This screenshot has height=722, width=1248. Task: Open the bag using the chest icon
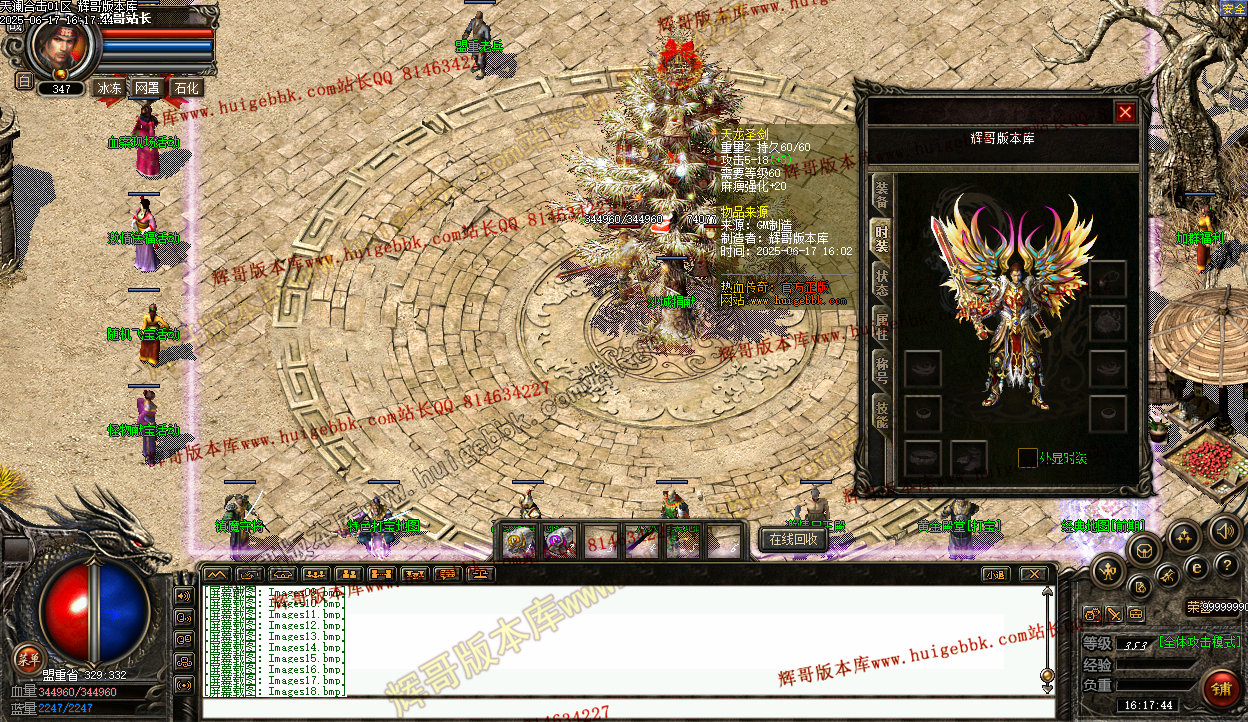point(1144,548)
